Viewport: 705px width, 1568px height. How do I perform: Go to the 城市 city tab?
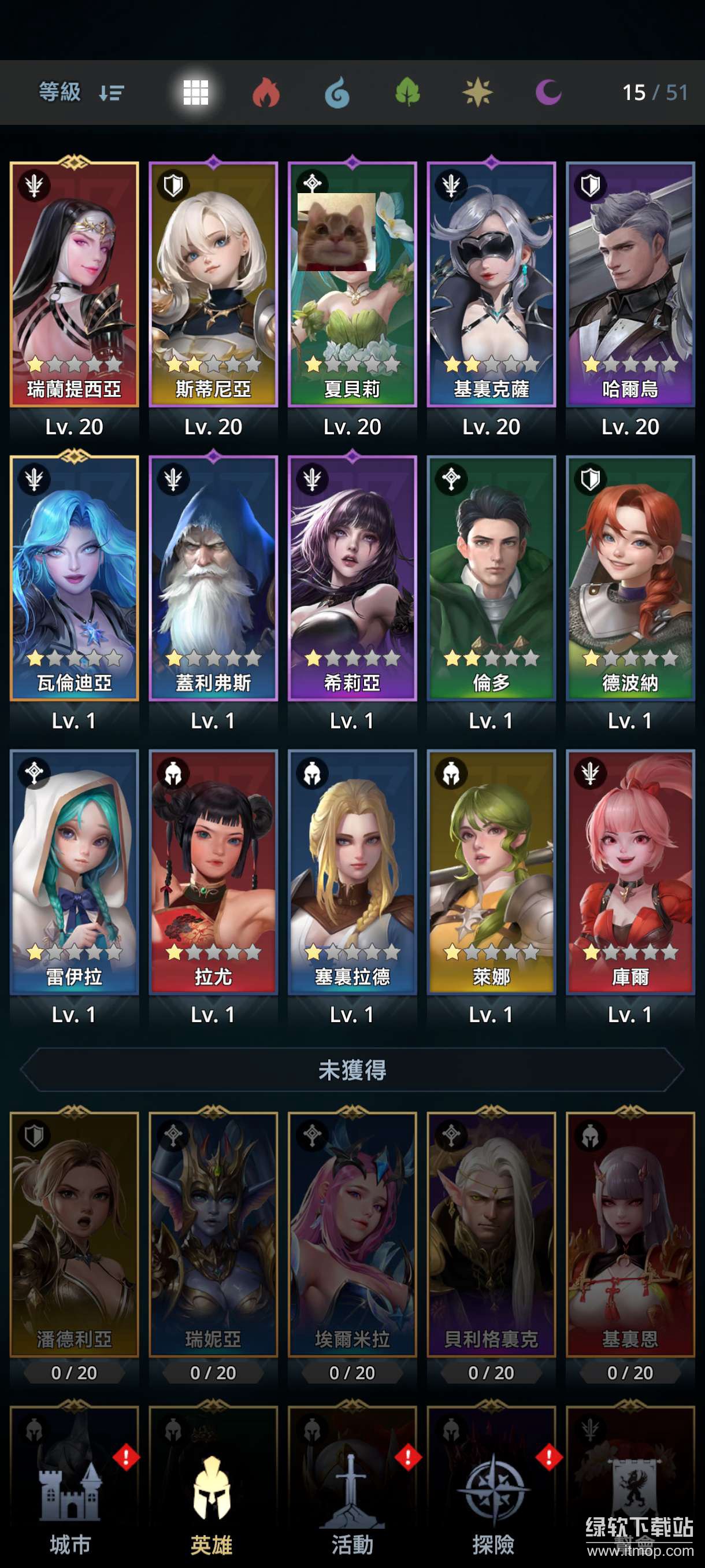70,1510
